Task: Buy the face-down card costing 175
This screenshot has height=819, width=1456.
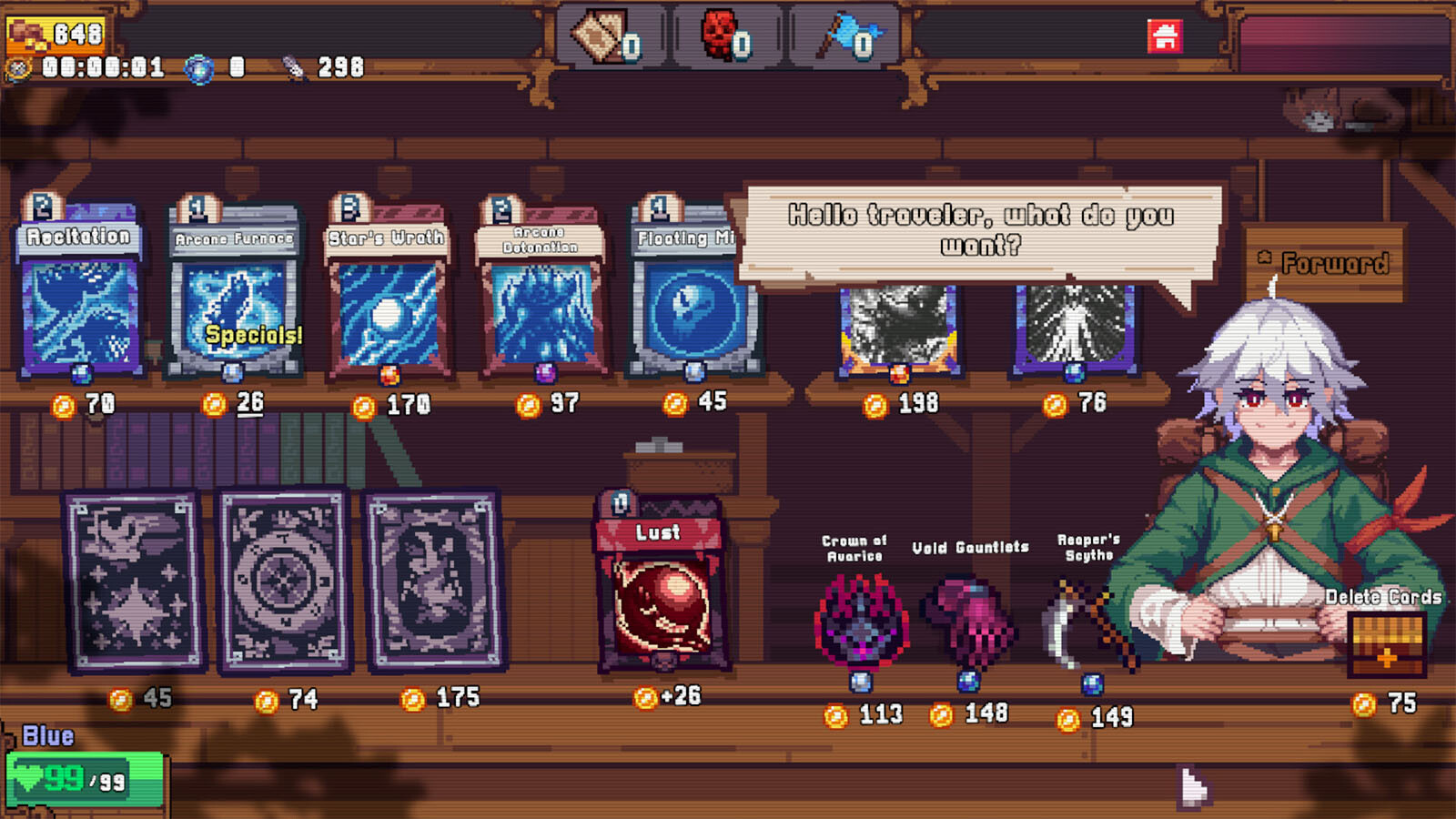Action: coord(435,582)
